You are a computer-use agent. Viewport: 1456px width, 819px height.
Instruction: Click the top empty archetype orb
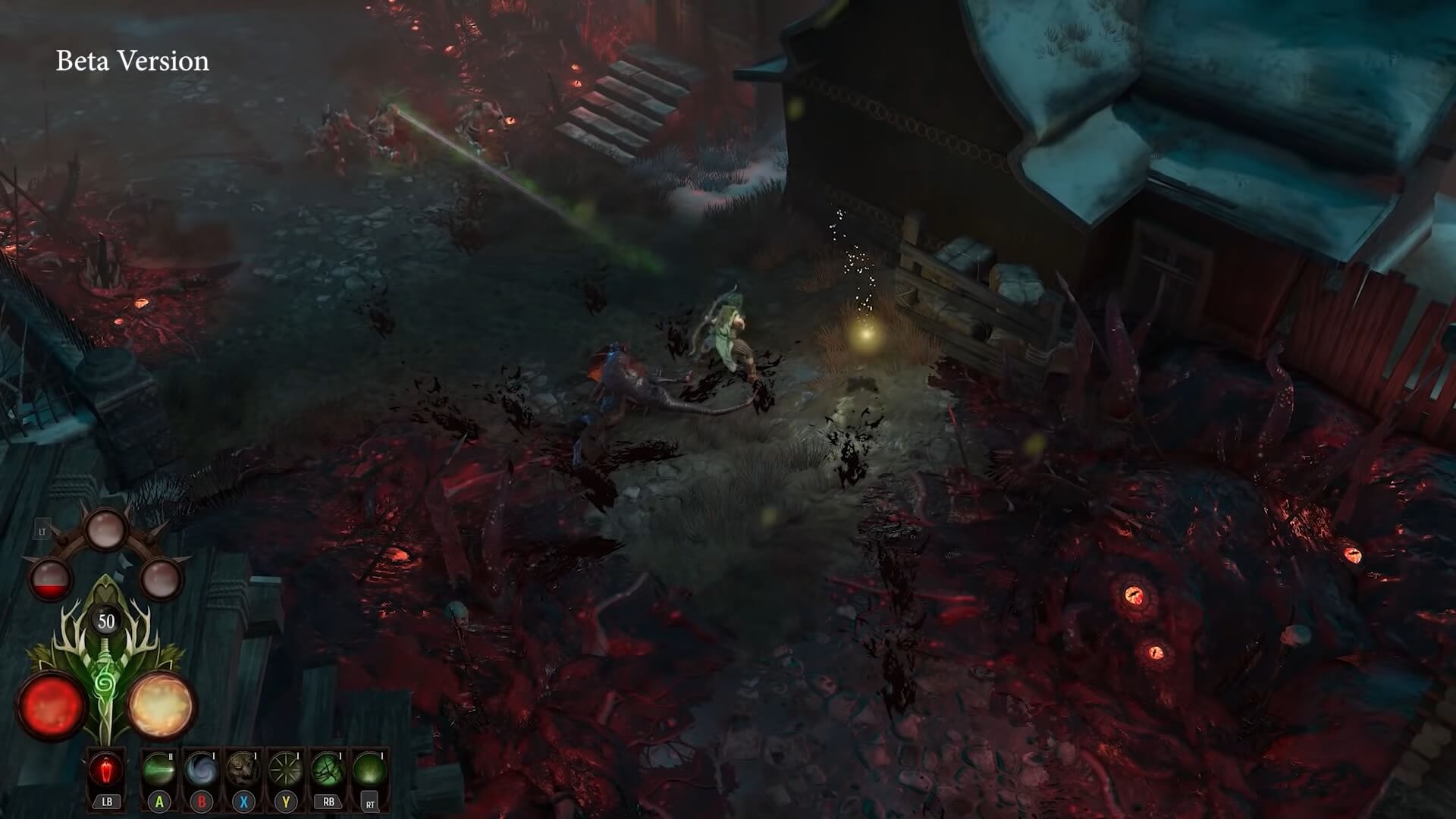(105, 529)
